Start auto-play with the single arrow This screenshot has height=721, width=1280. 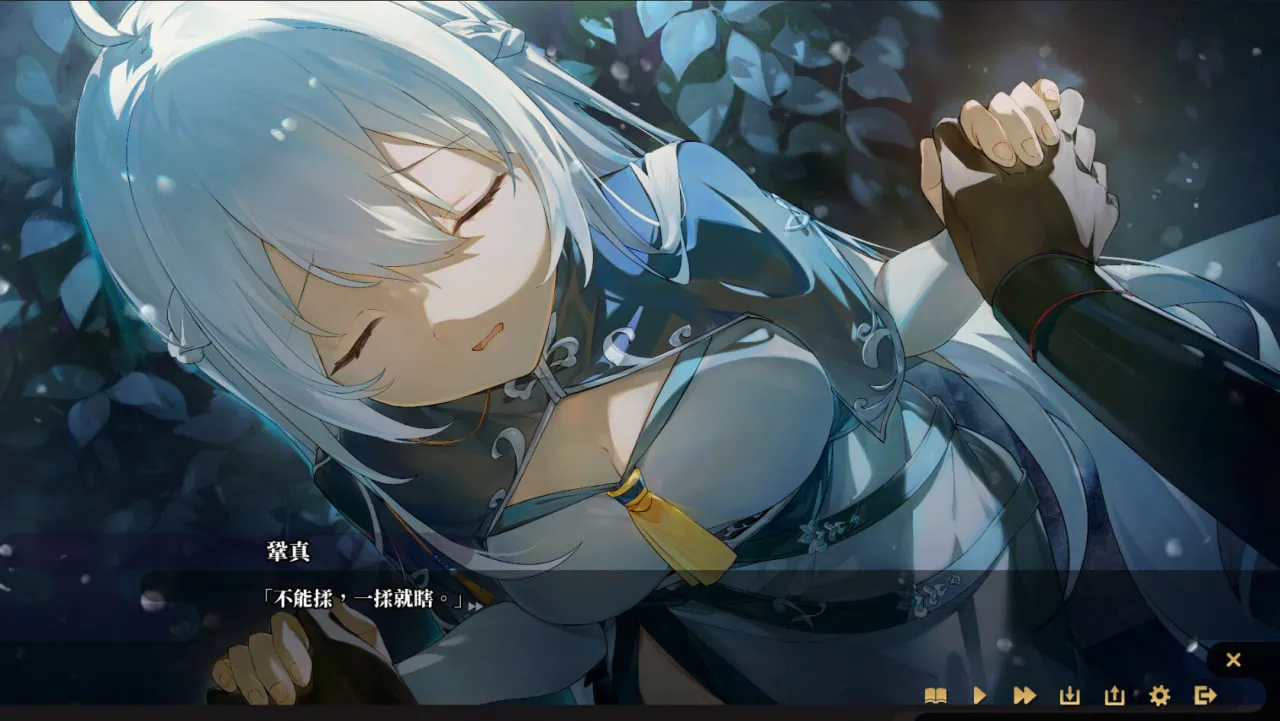[x=980, y=695]
